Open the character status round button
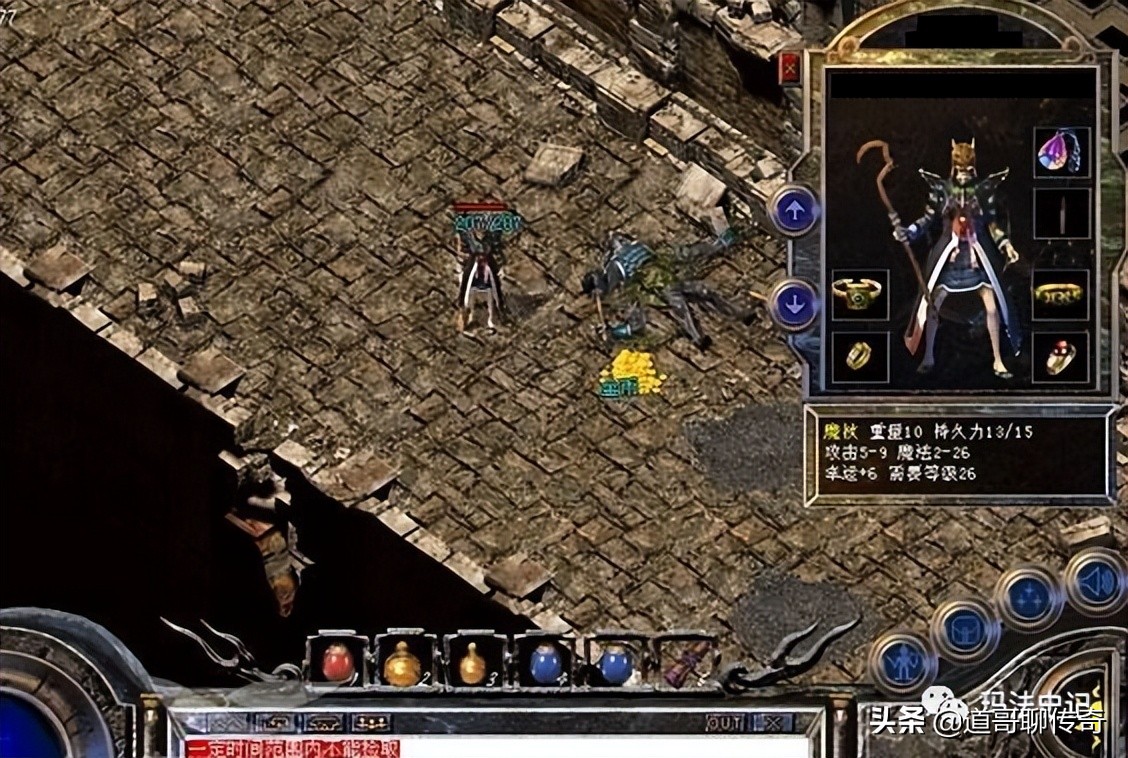Viewport: 1128px width, 758px height. pos(901,662)
